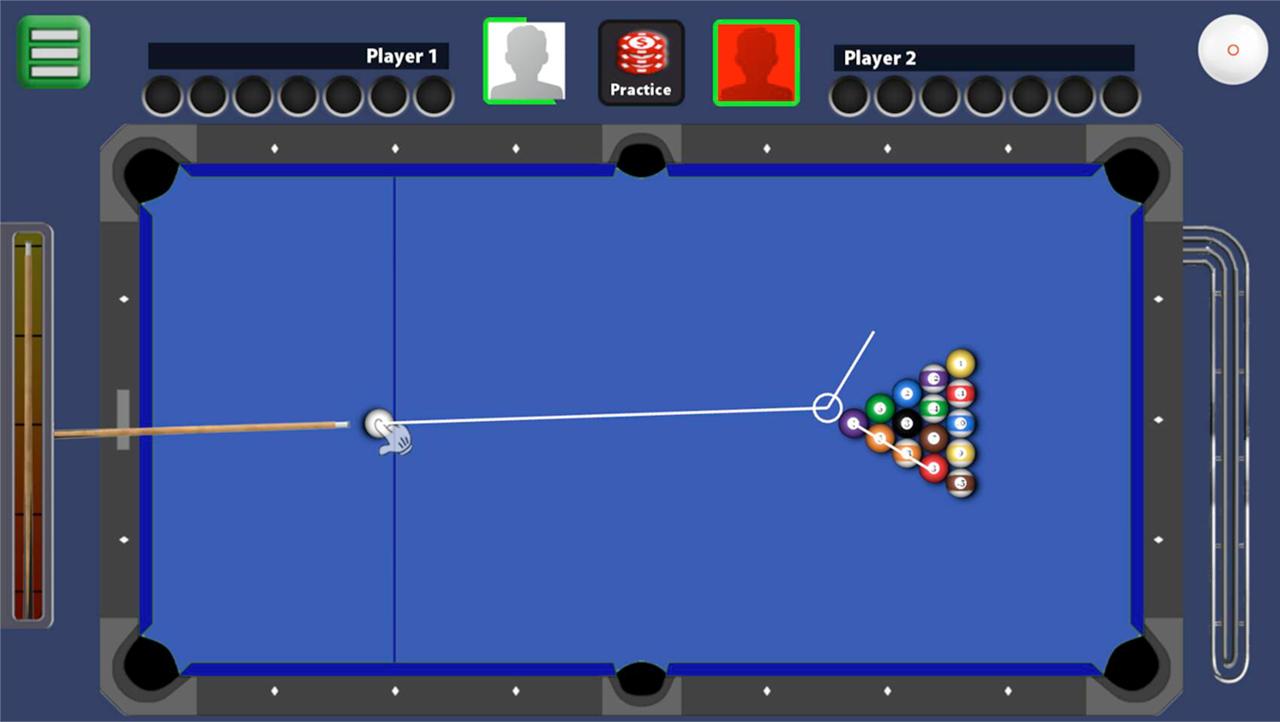The image size is (1280, 722).
Task: Open the cue ball spin control
Action: click(1232, 51)
